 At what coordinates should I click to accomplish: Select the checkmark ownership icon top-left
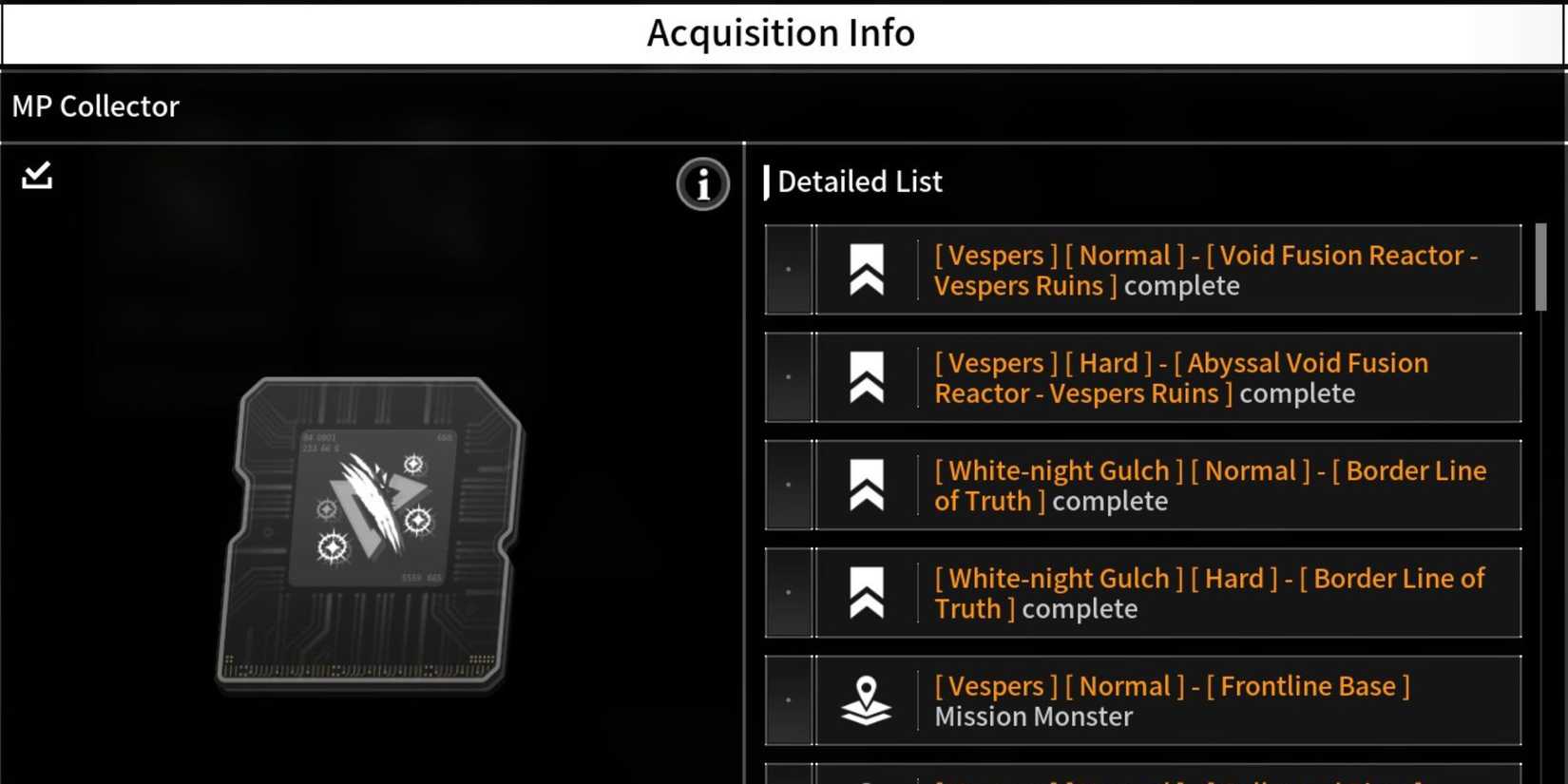tap(35, 175)
